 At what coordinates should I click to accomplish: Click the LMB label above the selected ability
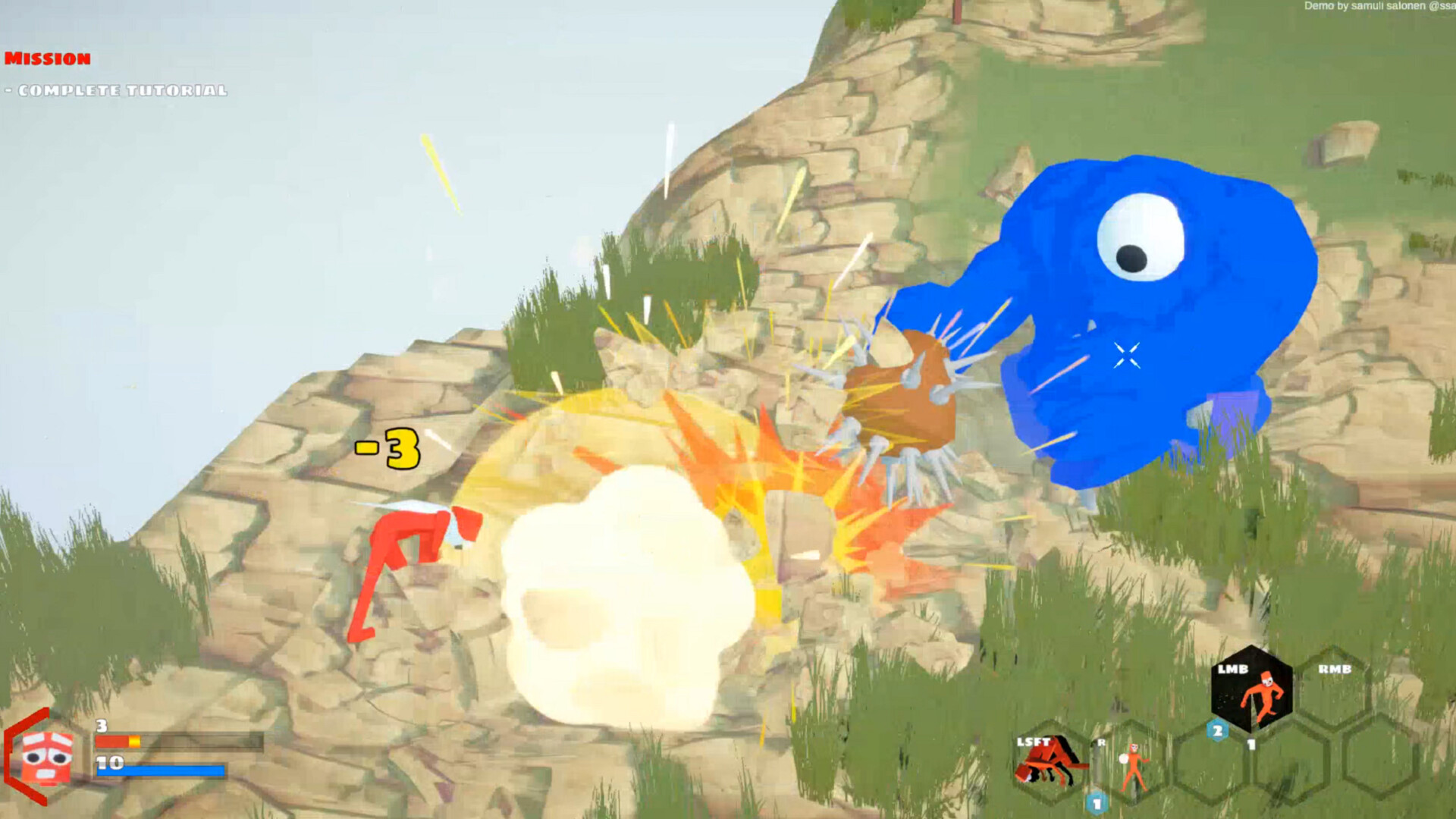point(1234,669)
